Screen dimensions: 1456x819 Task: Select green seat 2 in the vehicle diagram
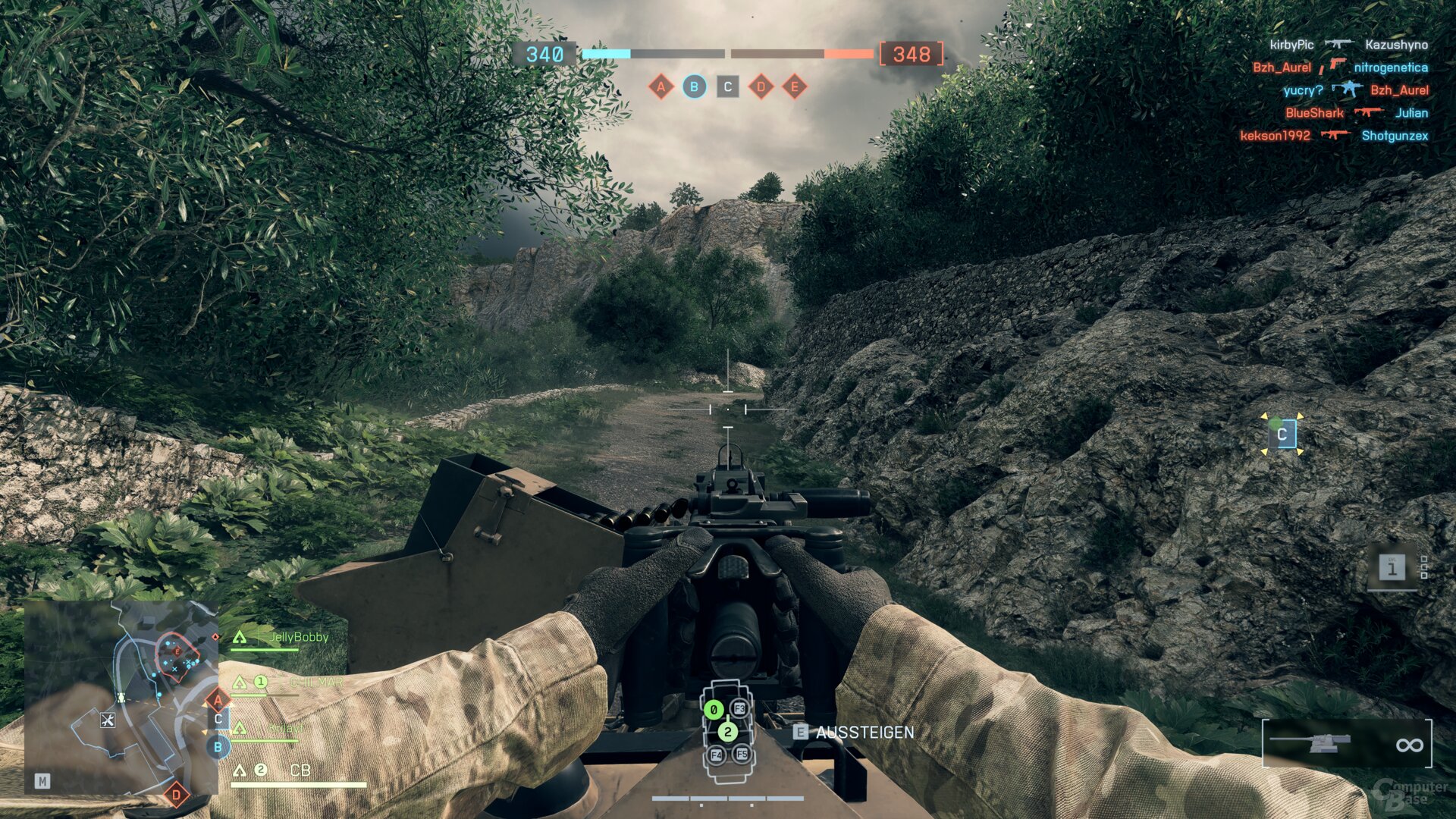click(727, 732)
